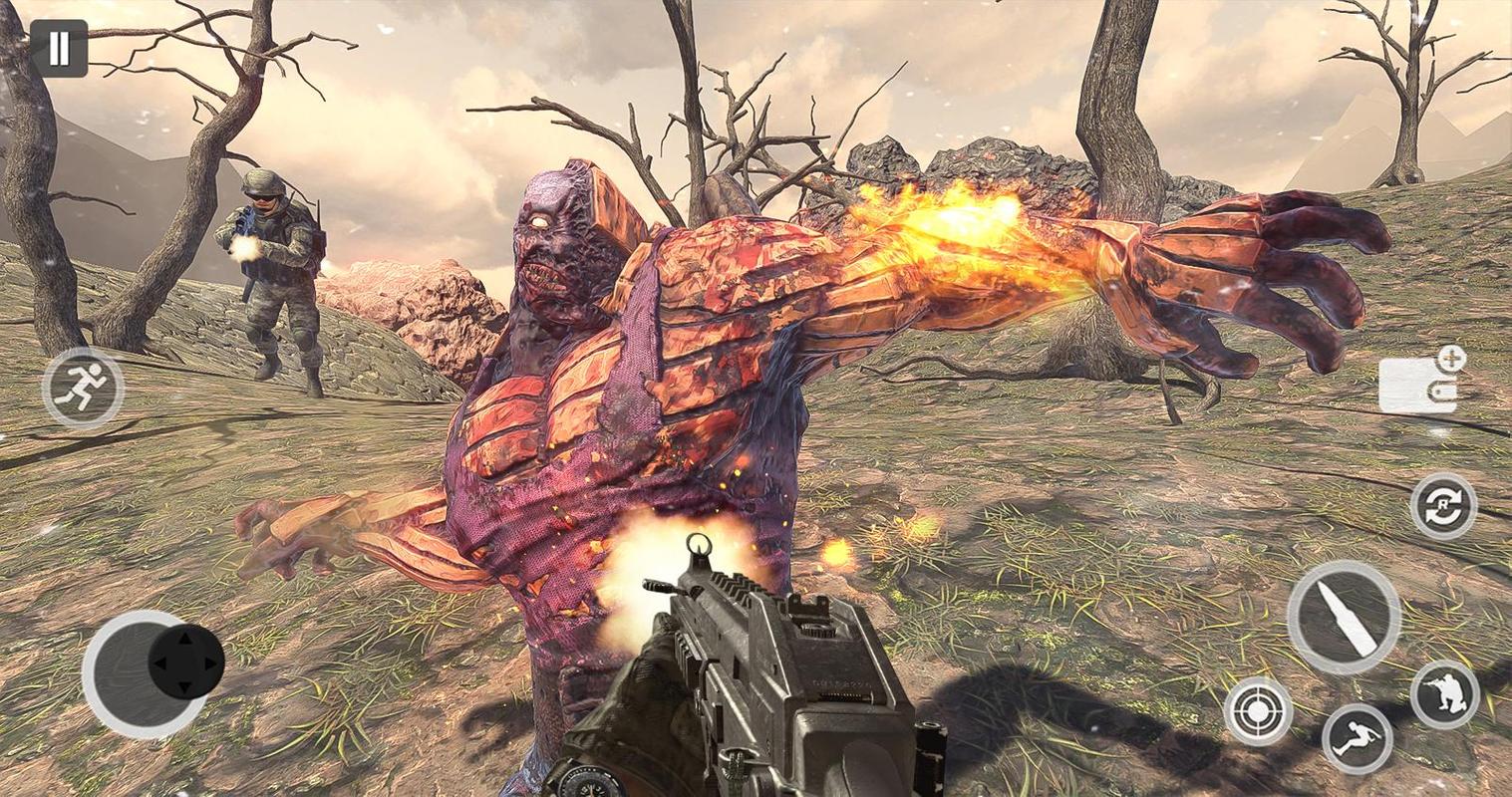Pause the game

point(59,49)
